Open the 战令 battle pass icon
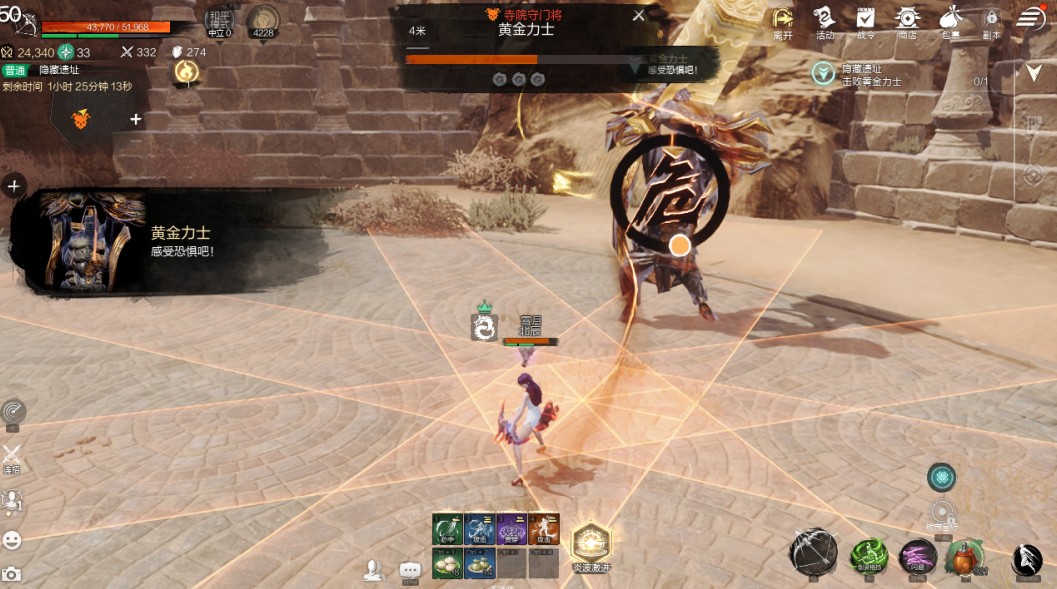The image size is (1057, 589). [866, 19]
